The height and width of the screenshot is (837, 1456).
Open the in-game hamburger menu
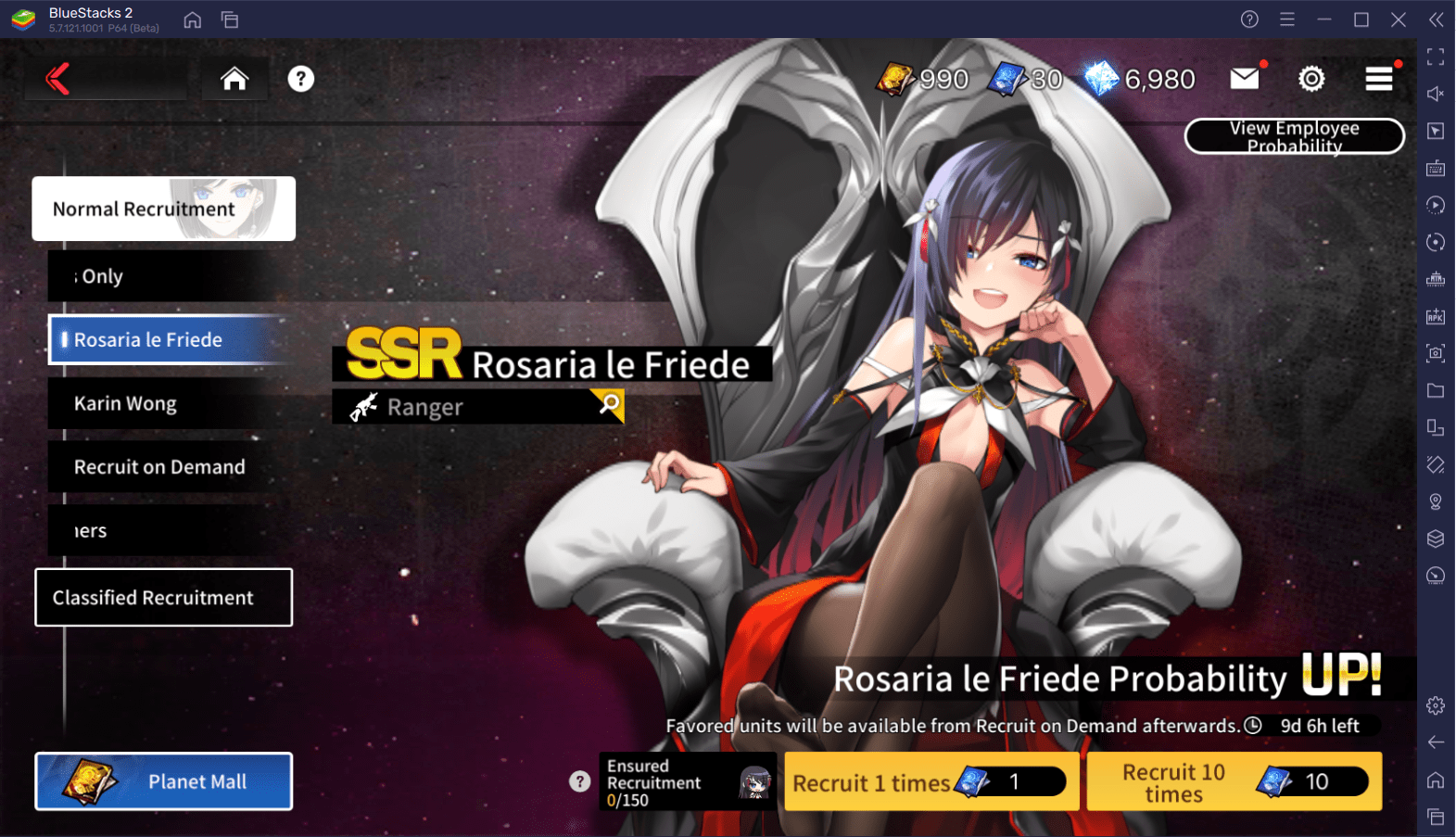click(1380, 79)
